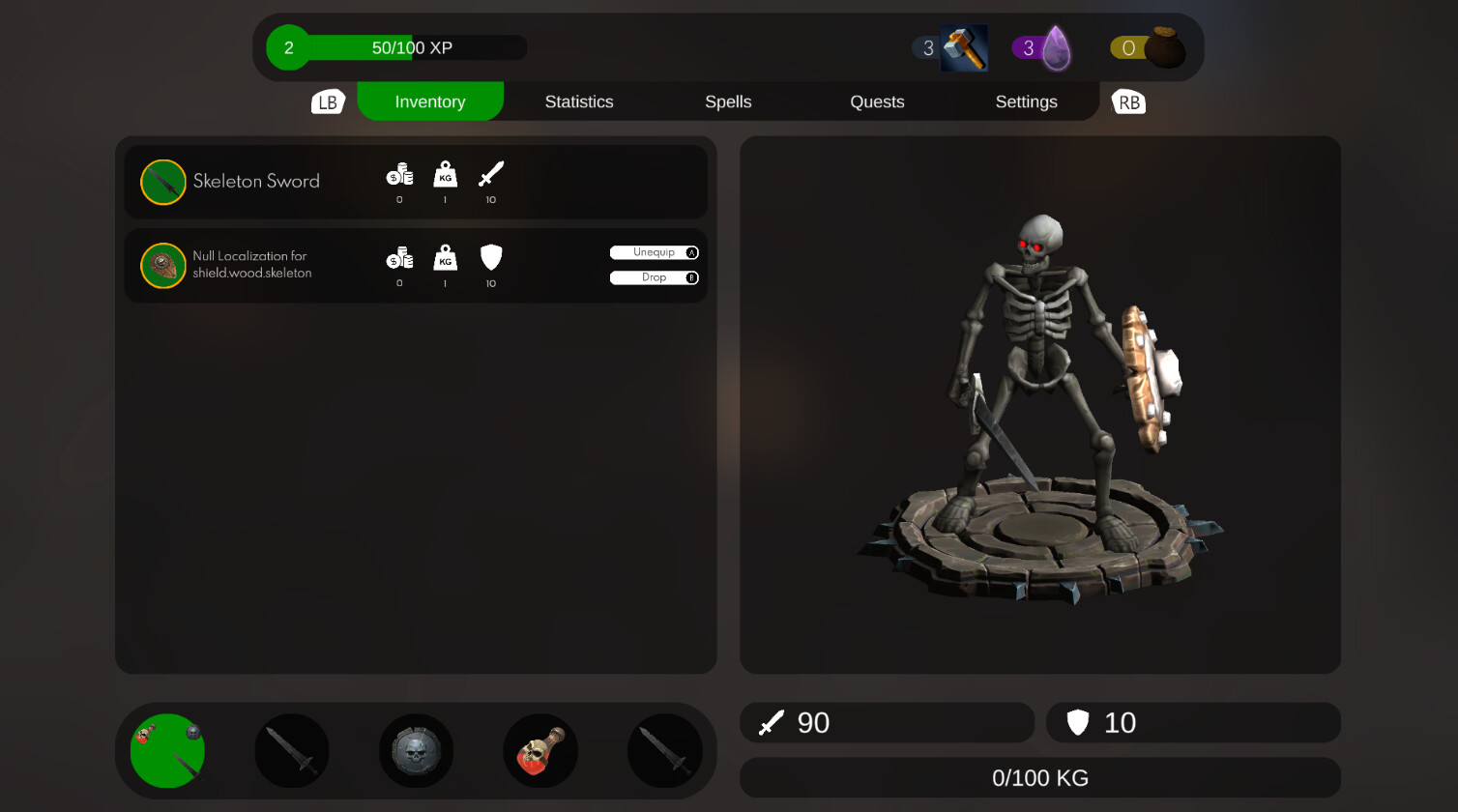This screenshot has width=1458, height=812.
Task: Open the Quests menu
Action: click(x=877, y=101)
